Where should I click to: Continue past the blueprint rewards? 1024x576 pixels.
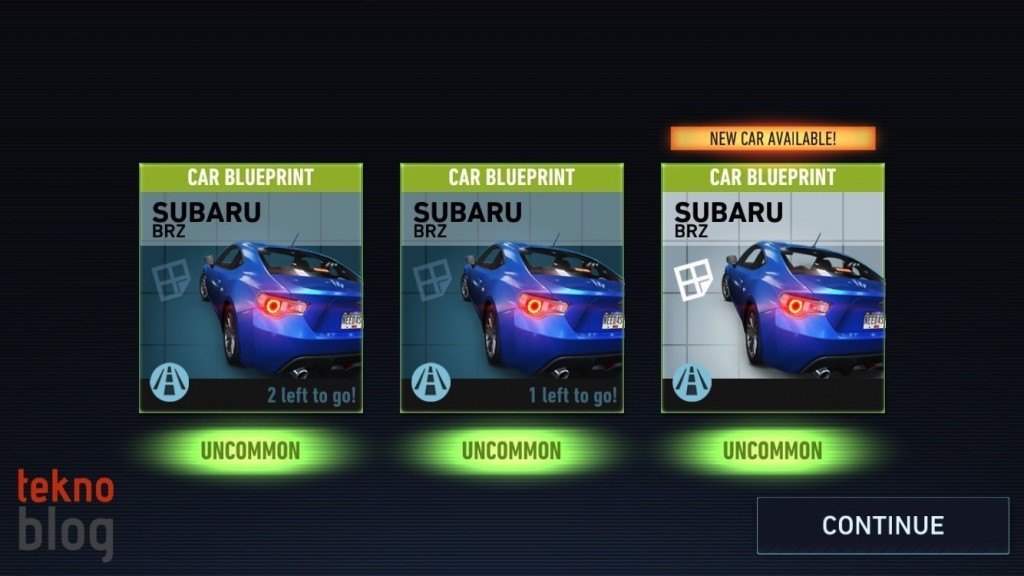[x=882, y=525]
